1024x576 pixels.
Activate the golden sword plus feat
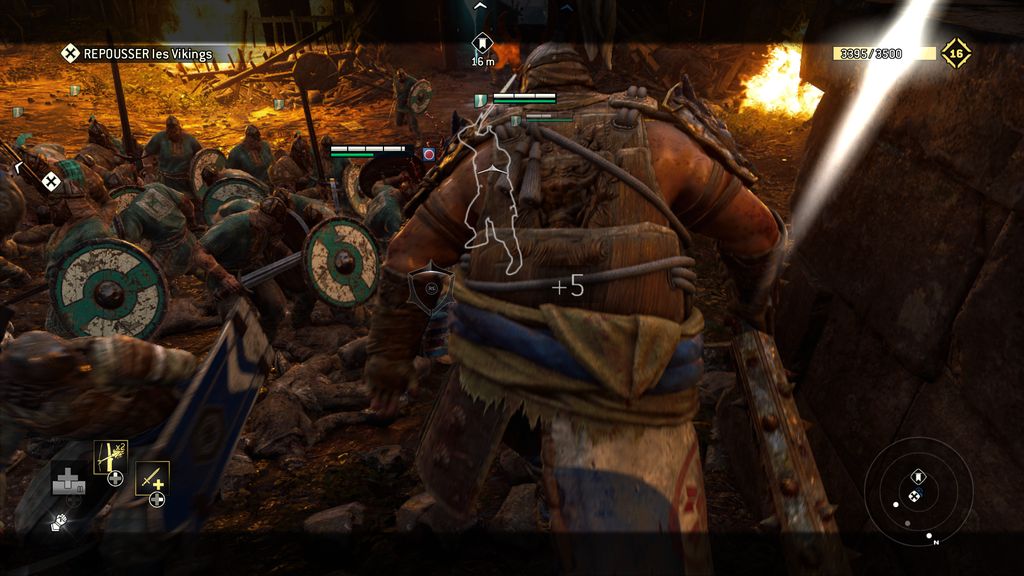pos(152,477)
